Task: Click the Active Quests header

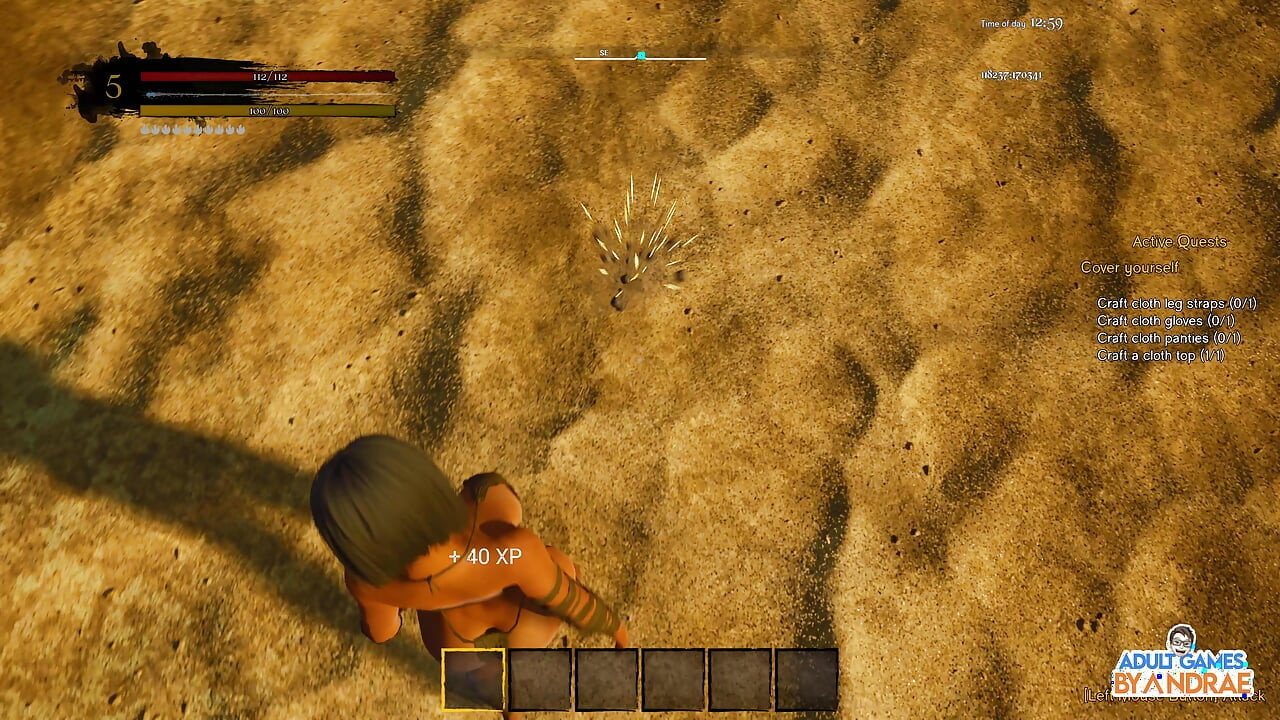Action: coord(1181,241)
